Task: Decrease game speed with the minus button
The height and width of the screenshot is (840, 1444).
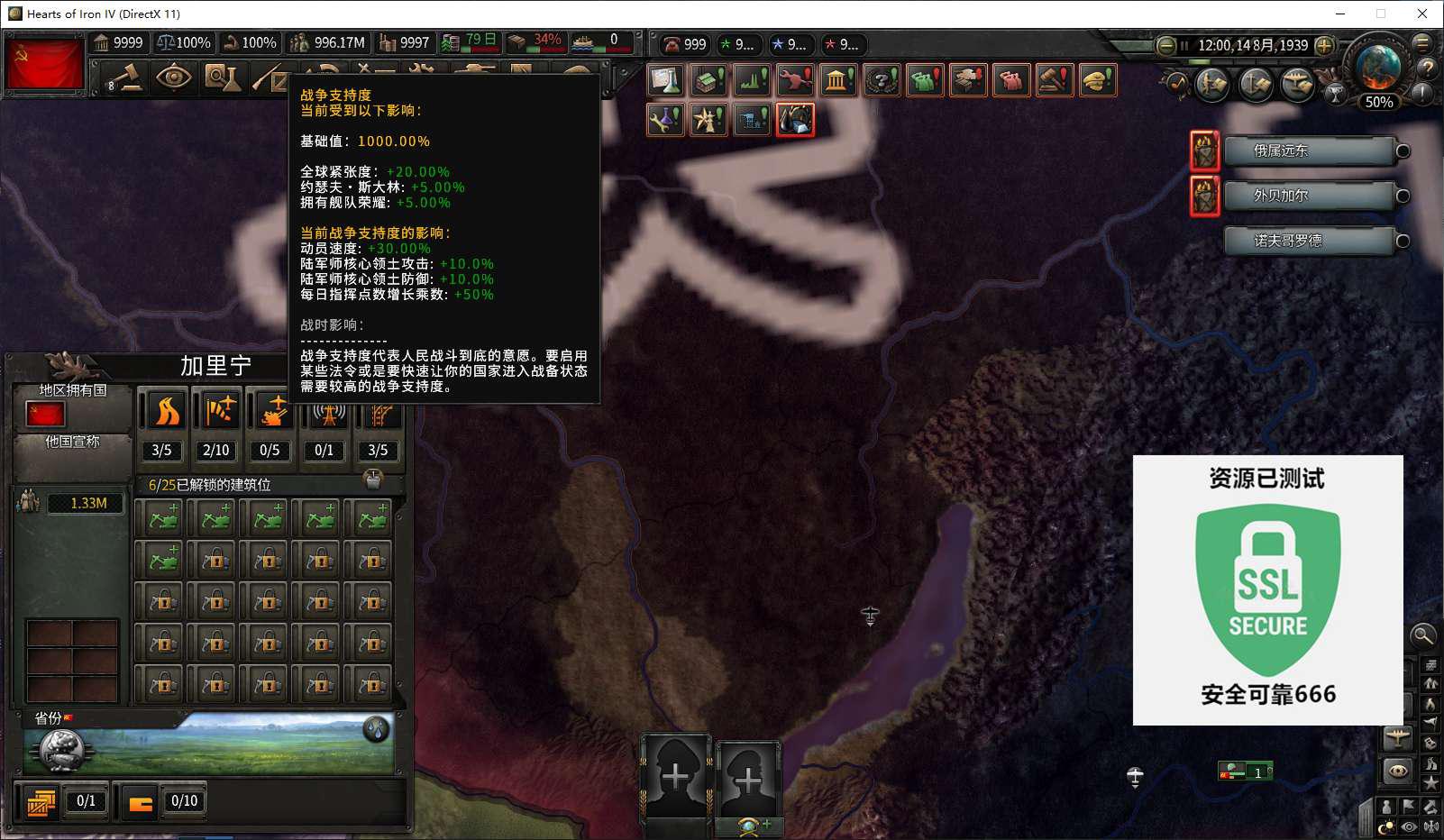Action: pos(1165,45)
